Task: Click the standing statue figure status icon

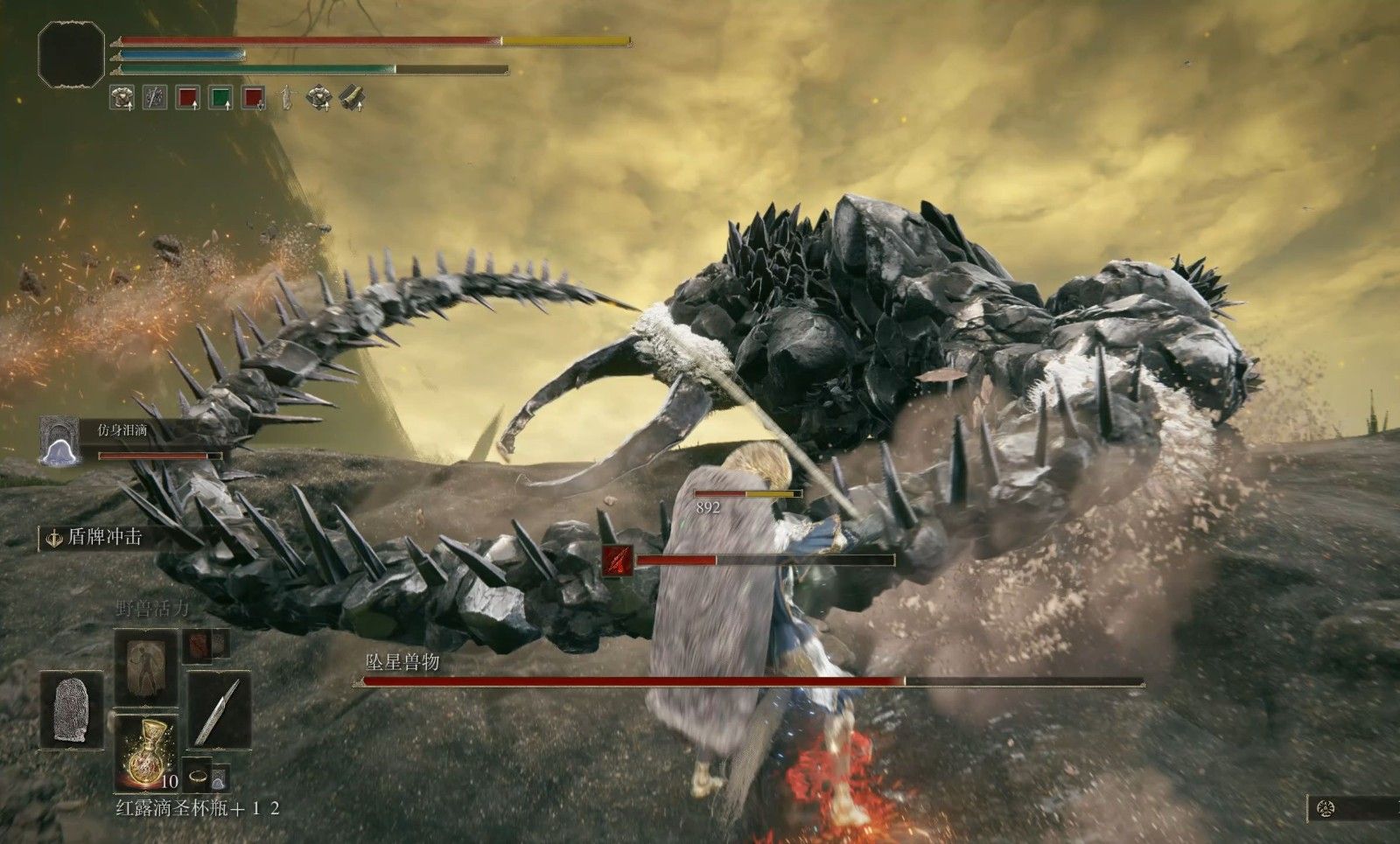Action: pyautogui.click(x=286, y=97)
